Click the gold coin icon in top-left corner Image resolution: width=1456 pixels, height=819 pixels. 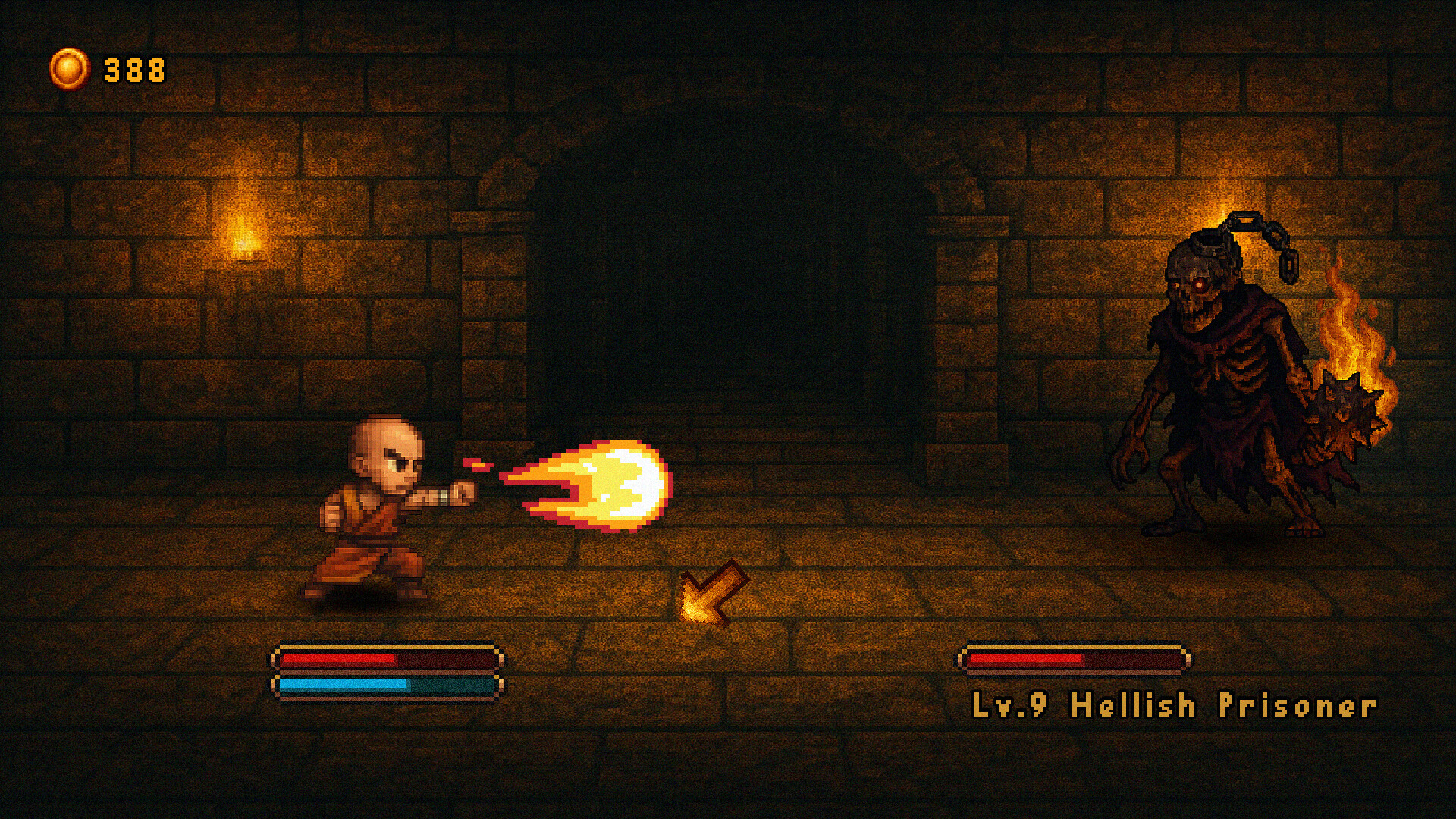click(x=71, y=68)
